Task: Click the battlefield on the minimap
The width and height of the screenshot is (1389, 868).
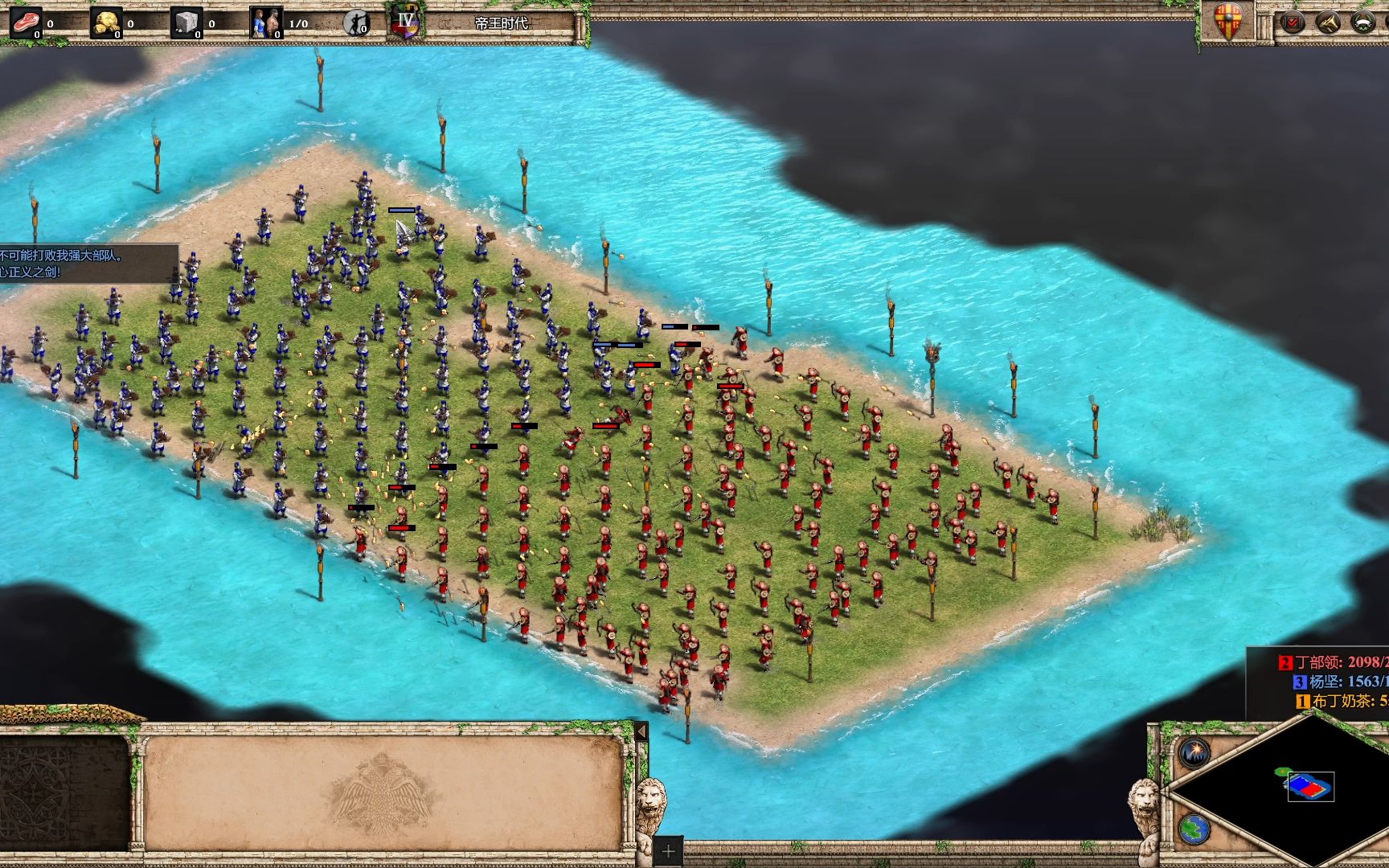Action: pyautogui.click(x=1310, y=786)
